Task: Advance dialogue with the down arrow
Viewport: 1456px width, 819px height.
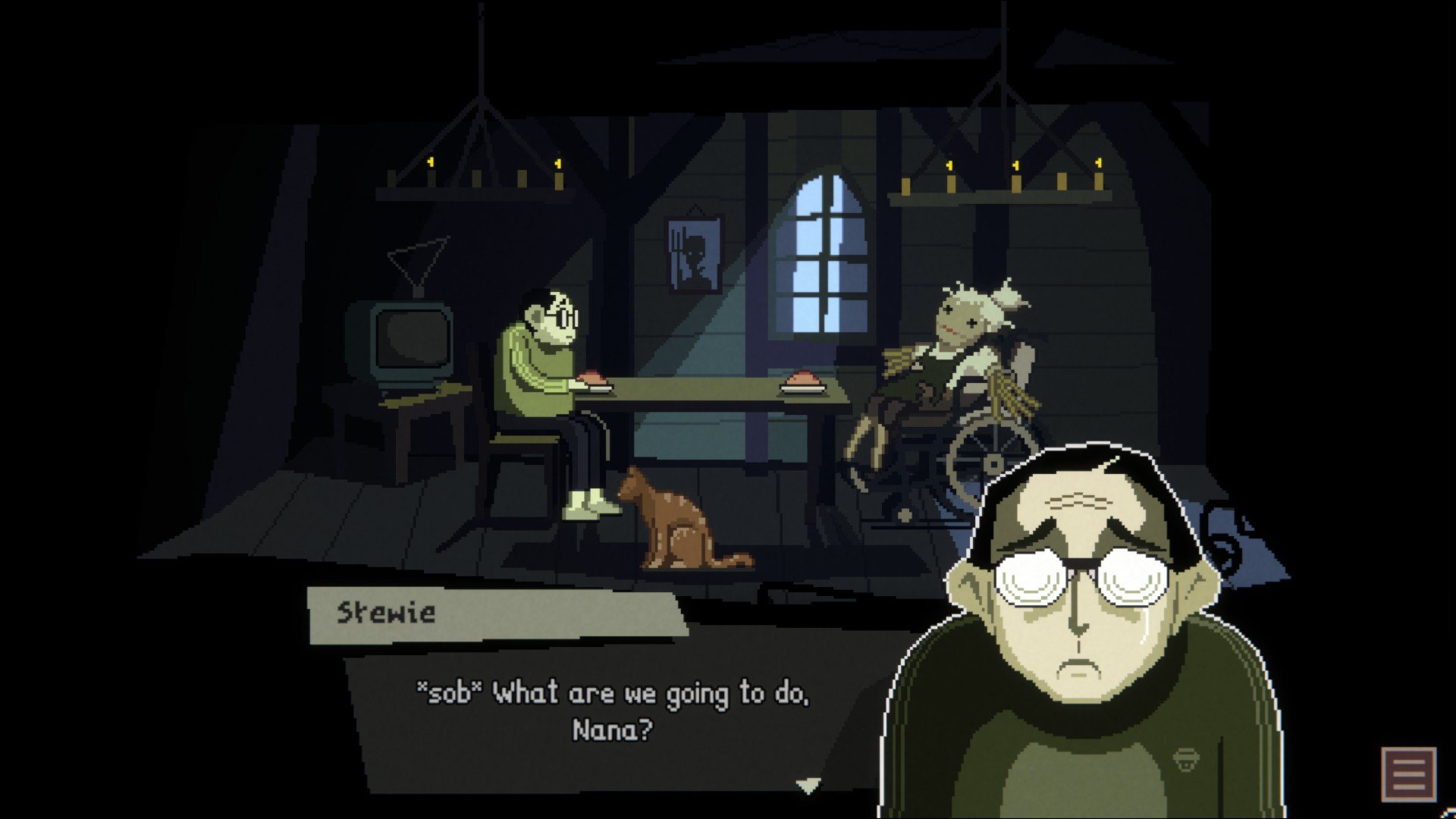Action: [x=808, y=786]
